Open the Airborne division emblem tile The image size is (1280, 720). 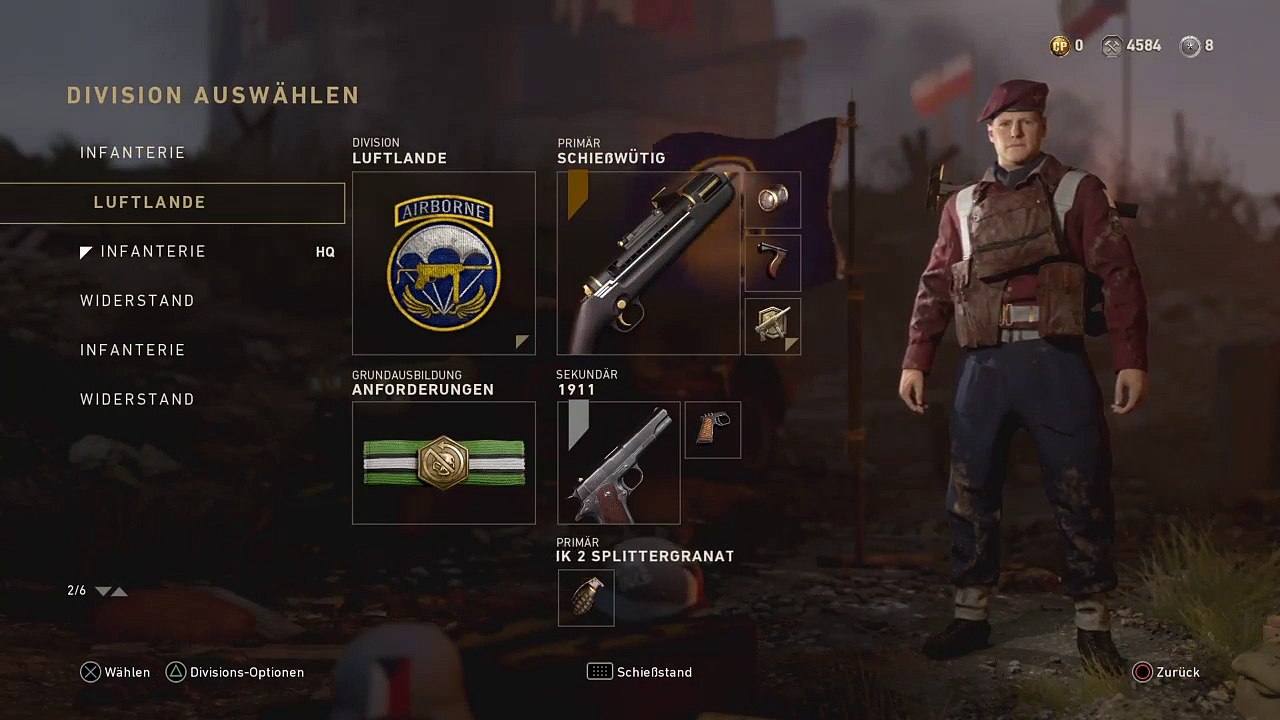coord(444,263)
